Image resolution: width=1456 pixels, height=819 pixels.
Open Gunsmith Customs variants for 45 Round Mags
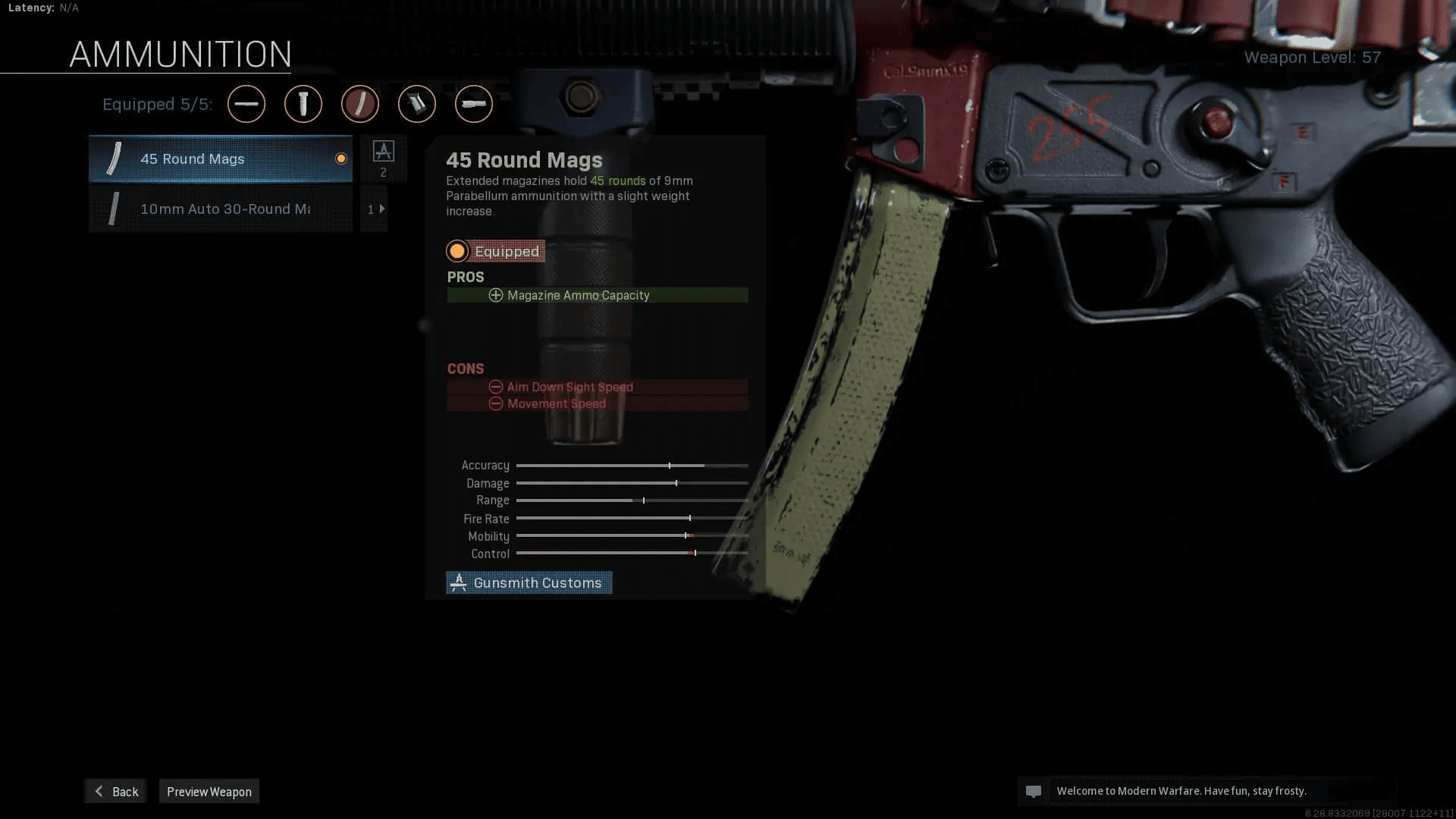(x=529, y=582)
